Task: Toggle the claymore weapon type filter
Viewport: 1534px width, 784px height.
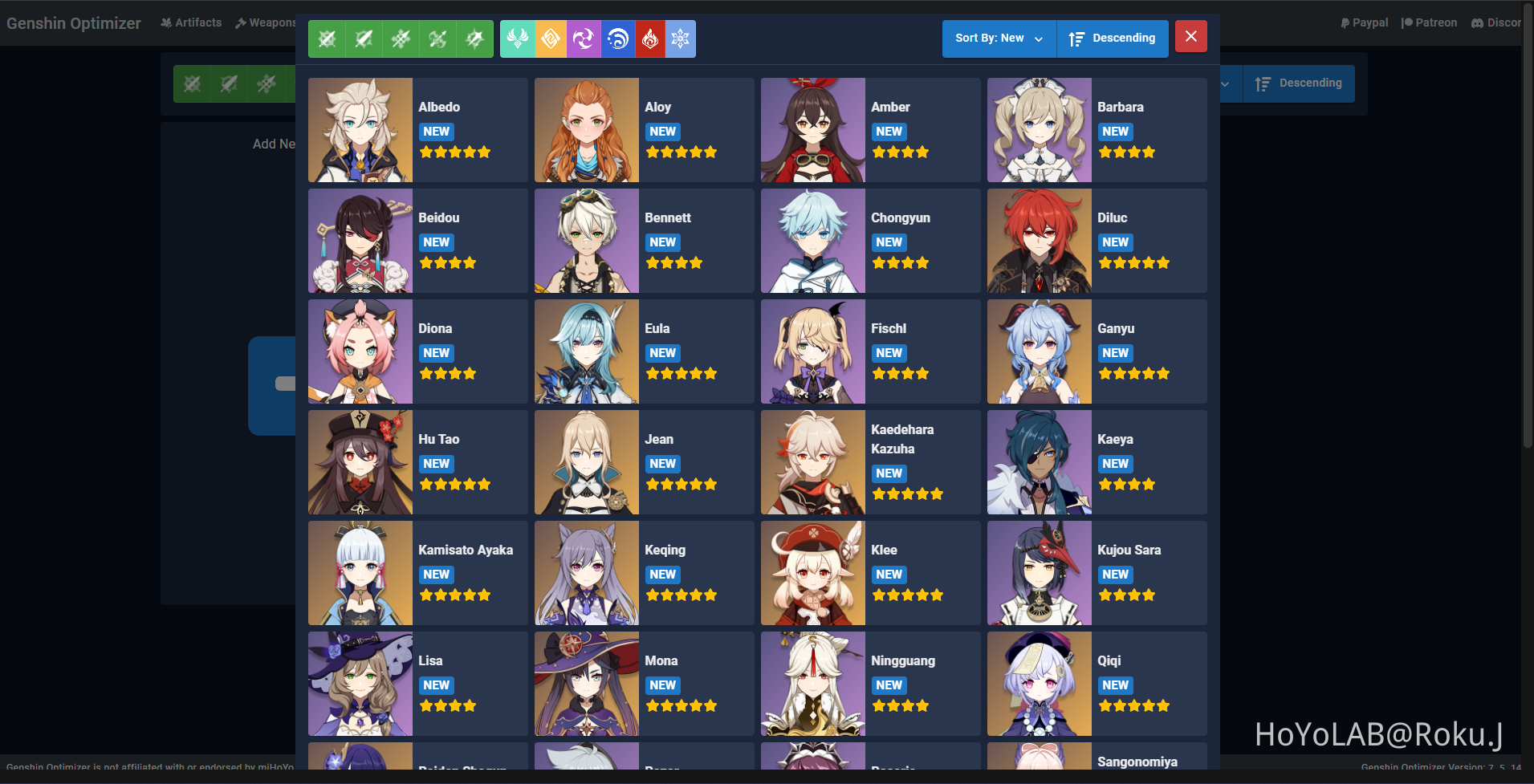Action: (364, 39)
